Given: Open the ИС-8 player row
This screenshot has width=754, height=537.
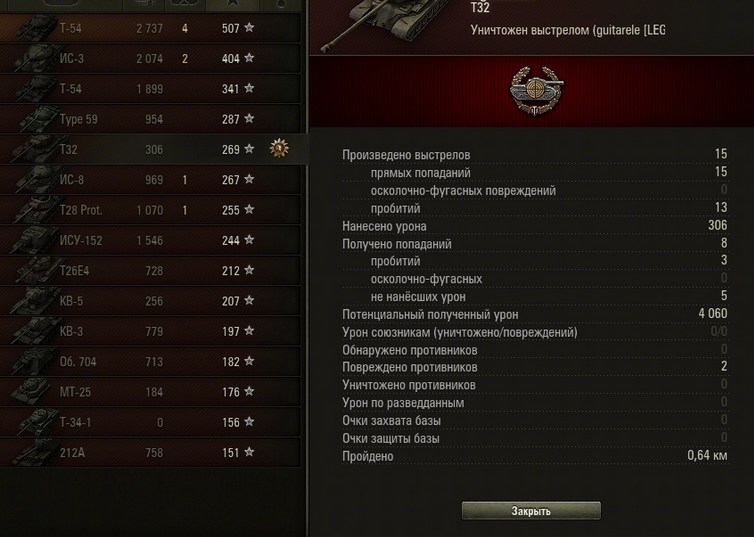Looking at the screenshot, I should coord(150,180).
